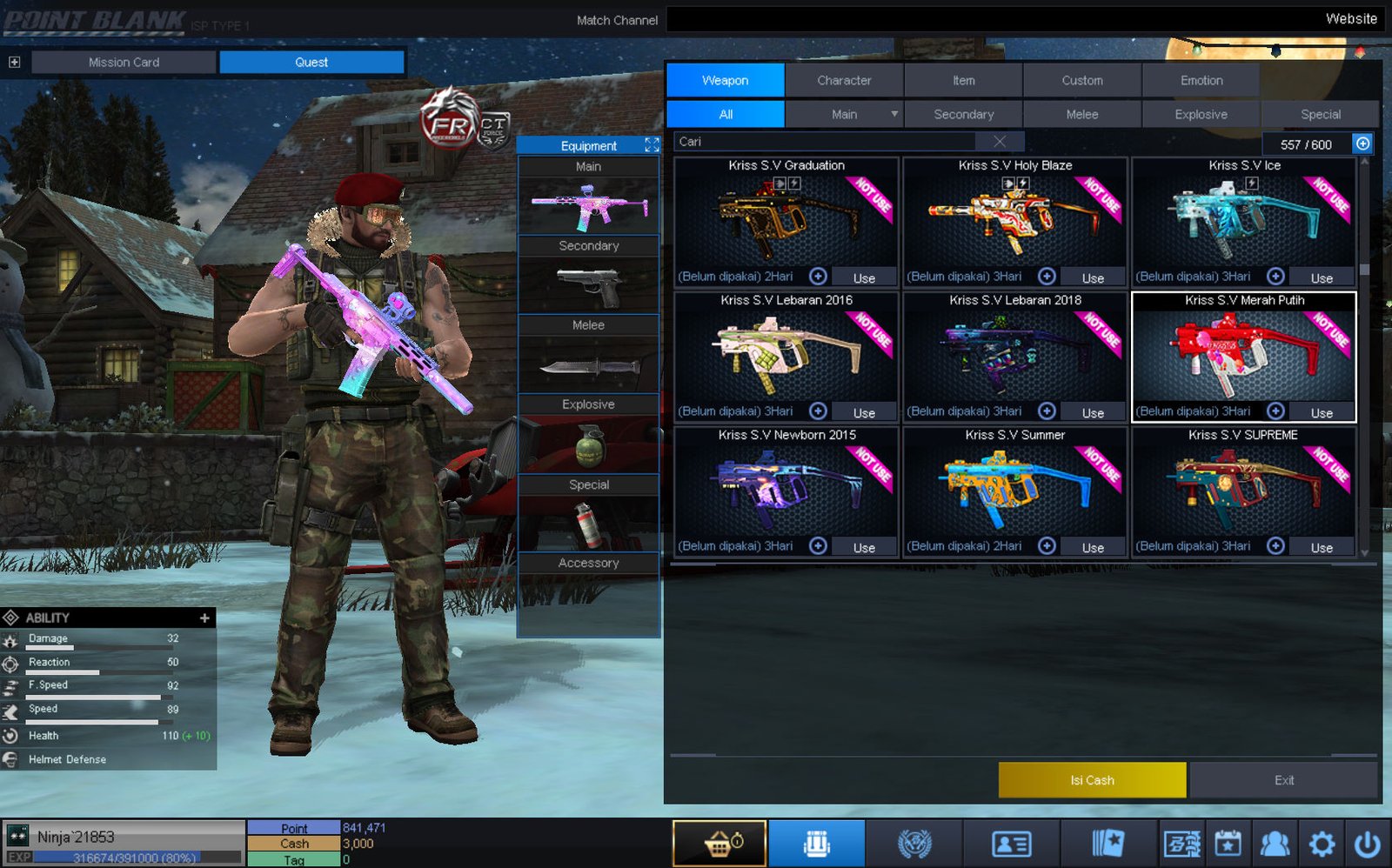Click the Cari search field
Viewport: 1392px width, 868px height.
[826, 142]
